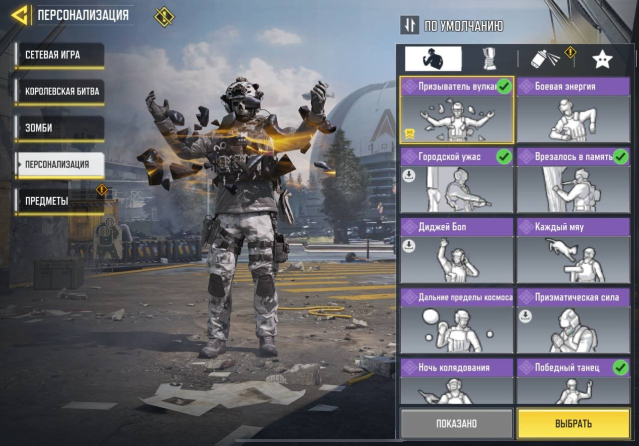The width and height of the screenshot is (639, 446).
Task: Choose the Каждый мяу emote
Action: coord(572,250)
